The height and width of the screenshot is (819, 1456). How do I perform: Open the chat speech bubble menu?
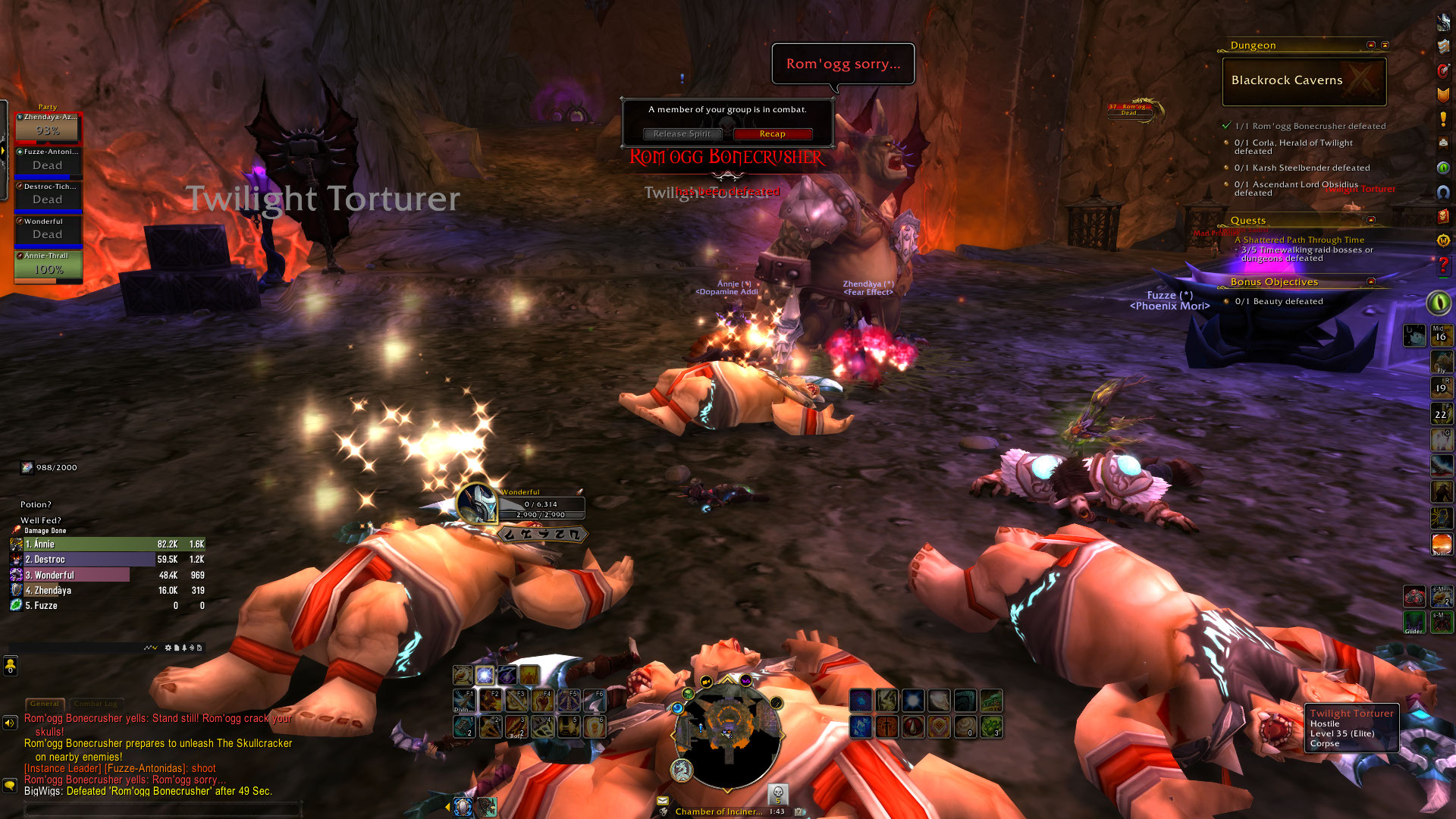[x=10, y=786]
